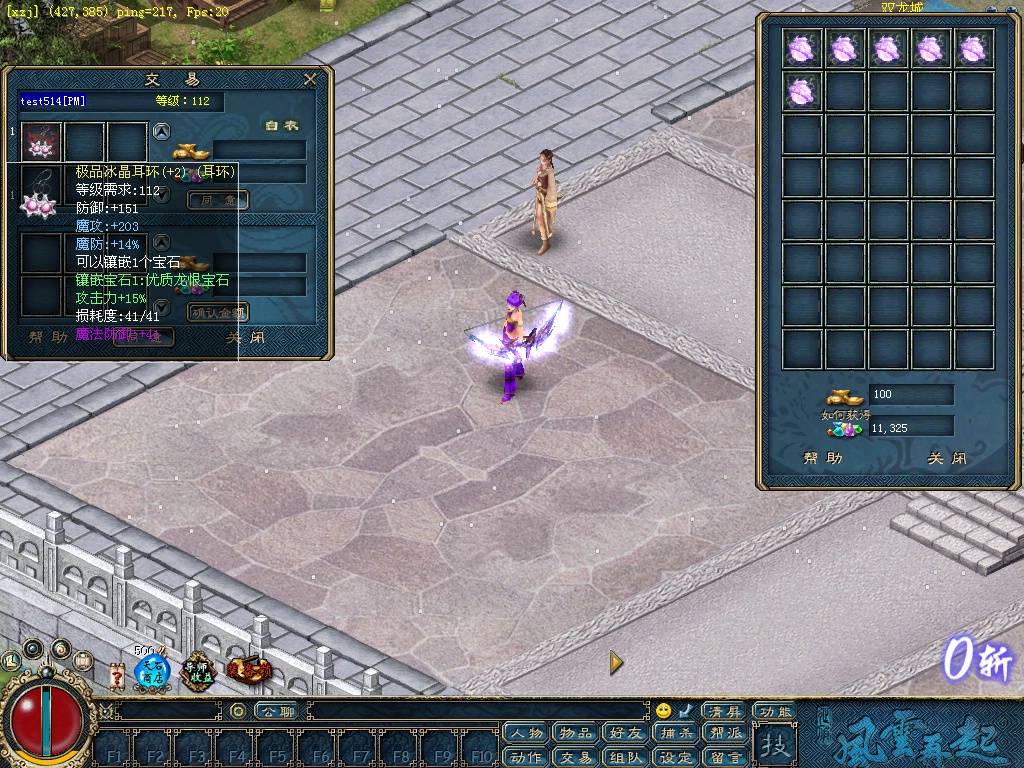Open the 动作 actions menu
The height and width of the screenshot is (768, 1024).
tap(525, 757)
